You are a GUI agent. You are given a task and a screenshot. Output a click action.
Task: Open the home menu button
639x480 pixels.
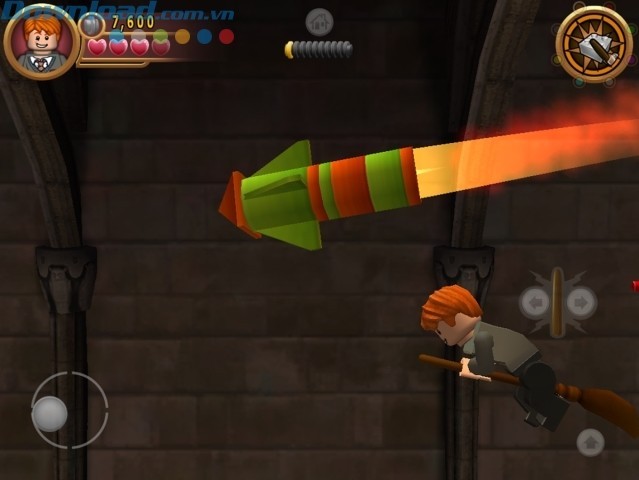pos(319,21)
